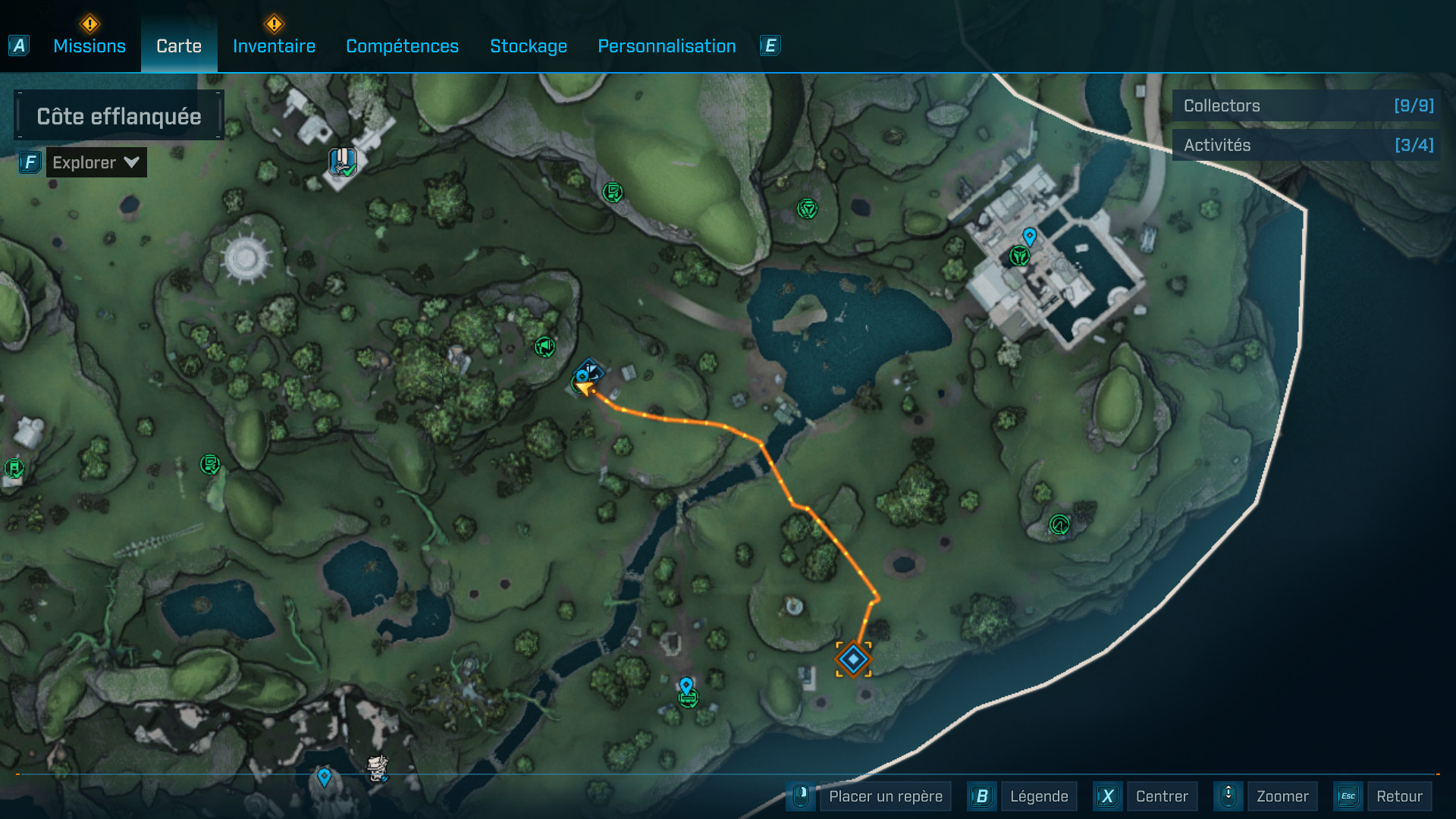
Task: Return with the Retour button
Action: click(x=1399, y=796)
